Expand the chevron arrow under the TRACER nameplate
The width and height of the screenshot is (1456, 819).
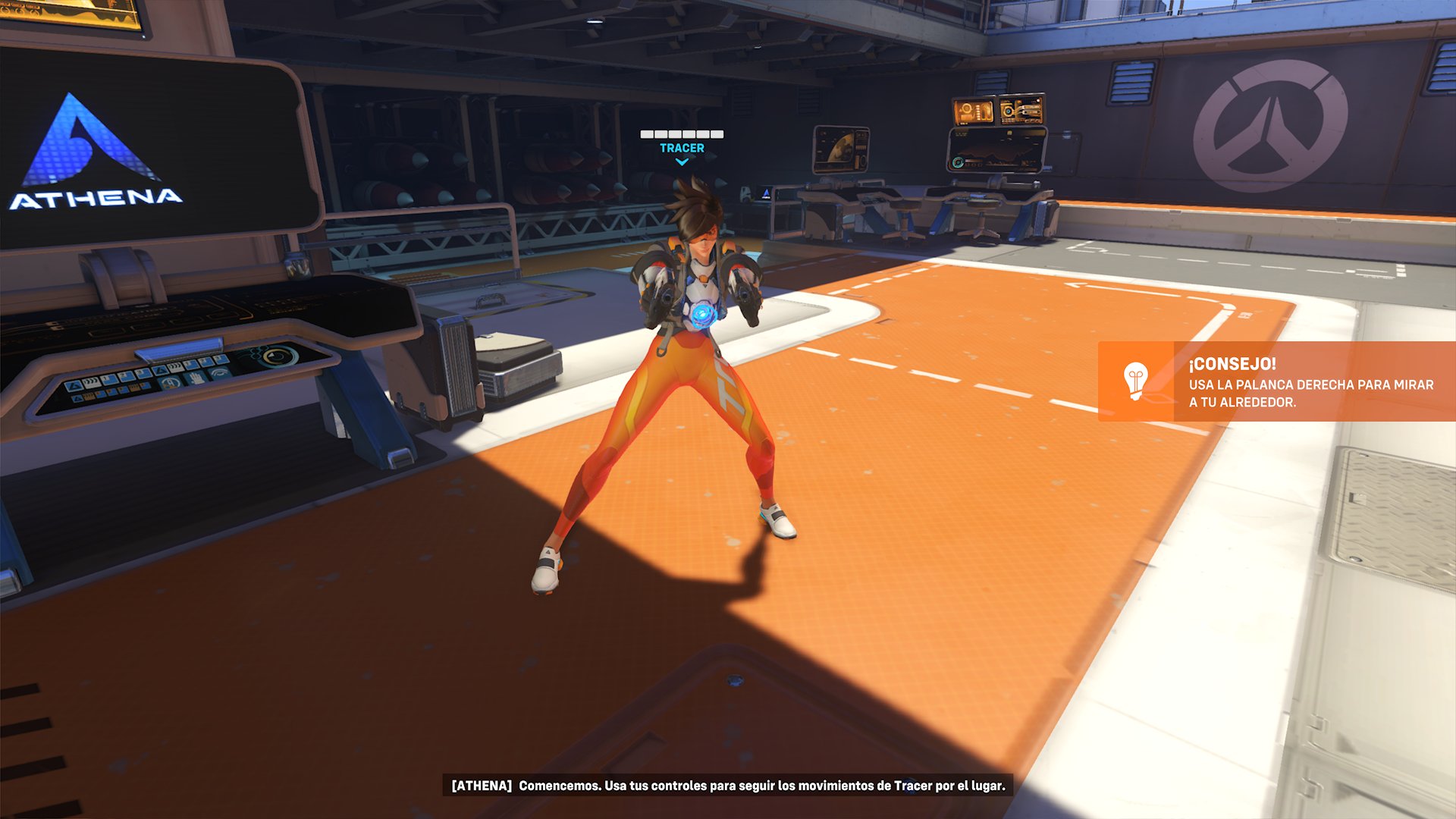[682, 161]
